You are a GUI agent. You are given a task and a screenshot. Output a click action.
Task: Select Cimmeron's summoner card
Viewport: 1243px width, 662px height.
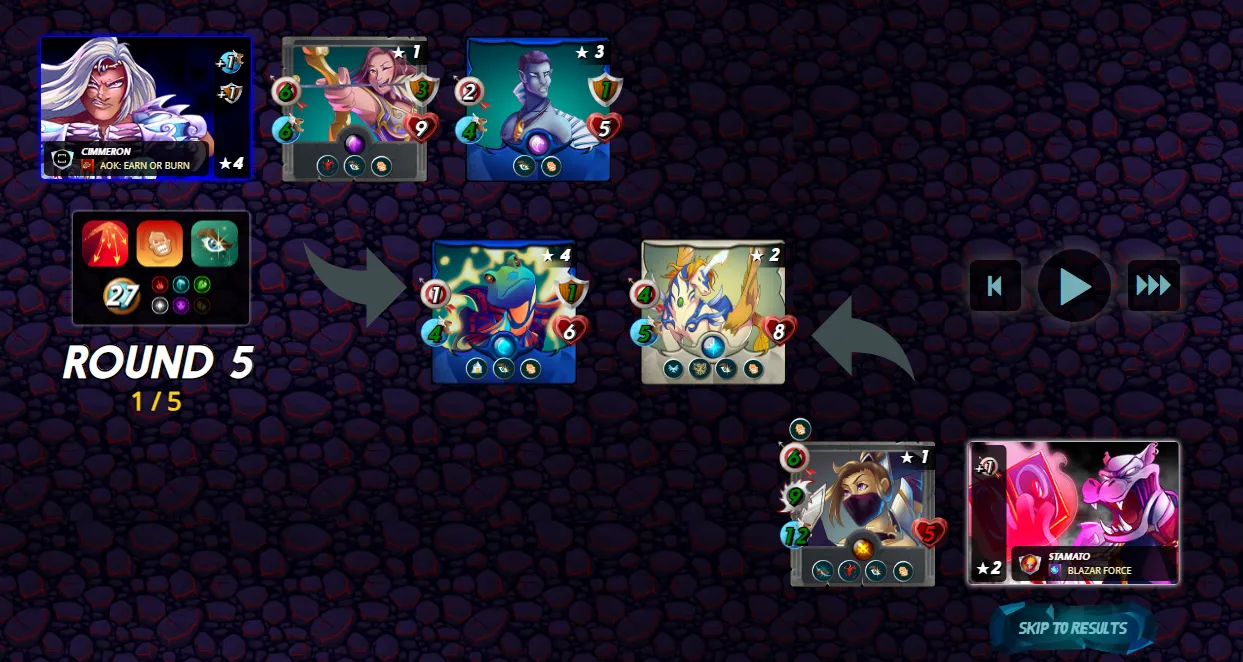145,108
